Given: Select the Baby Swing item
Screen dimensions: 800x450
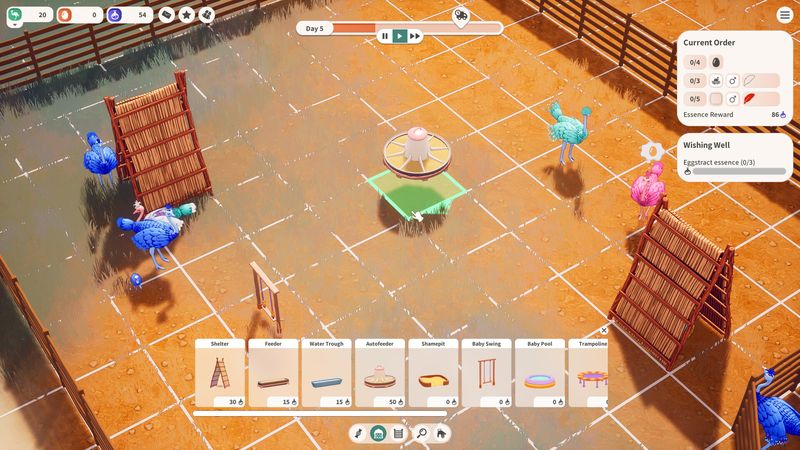Looking at the screenshot, I should click(486, 373).
